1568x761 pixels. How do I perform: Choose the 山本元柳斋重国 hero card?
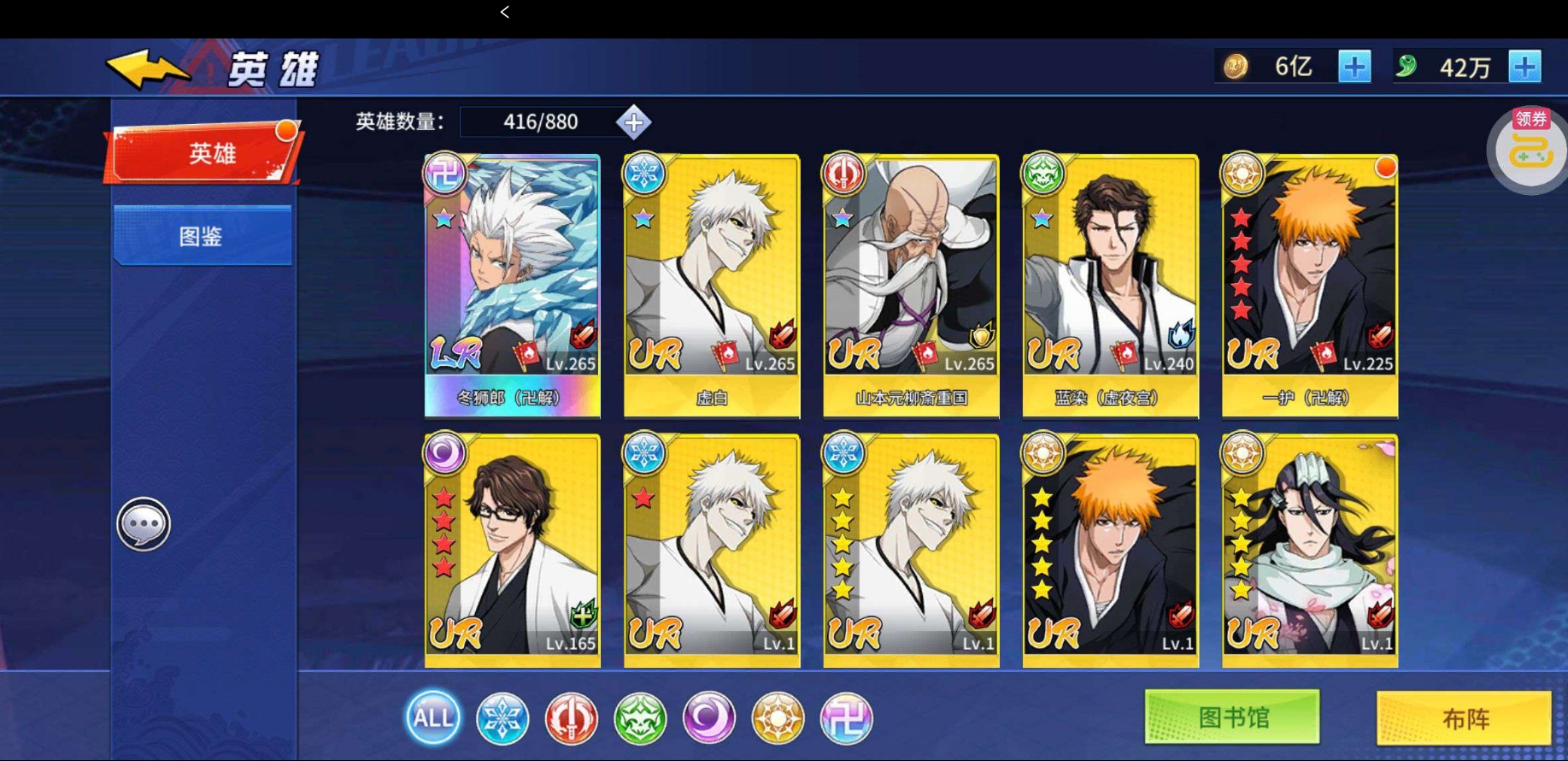click(911, 286)
